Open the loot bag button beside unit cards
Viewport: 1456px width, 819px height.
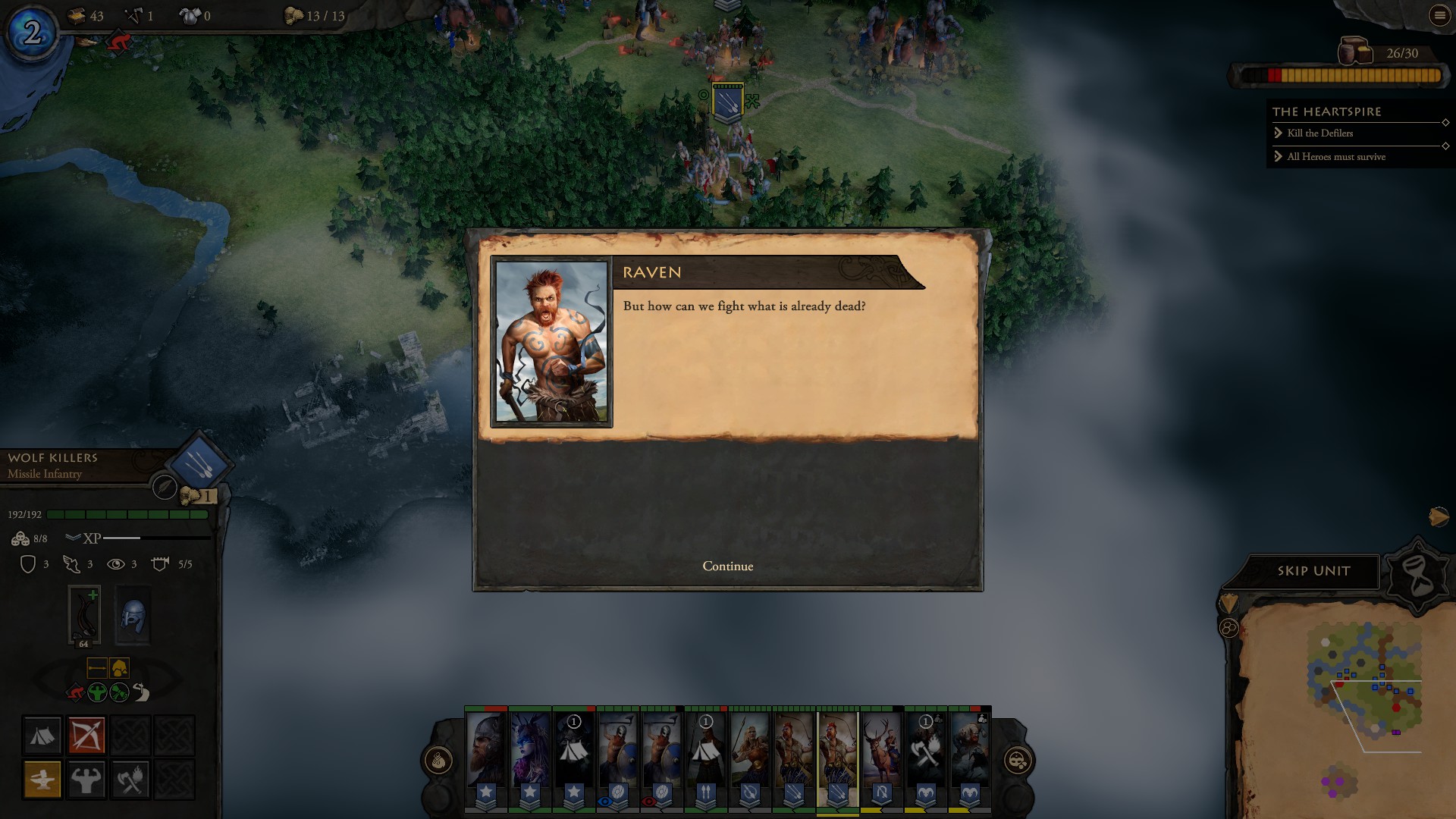[x=439, y=761]
